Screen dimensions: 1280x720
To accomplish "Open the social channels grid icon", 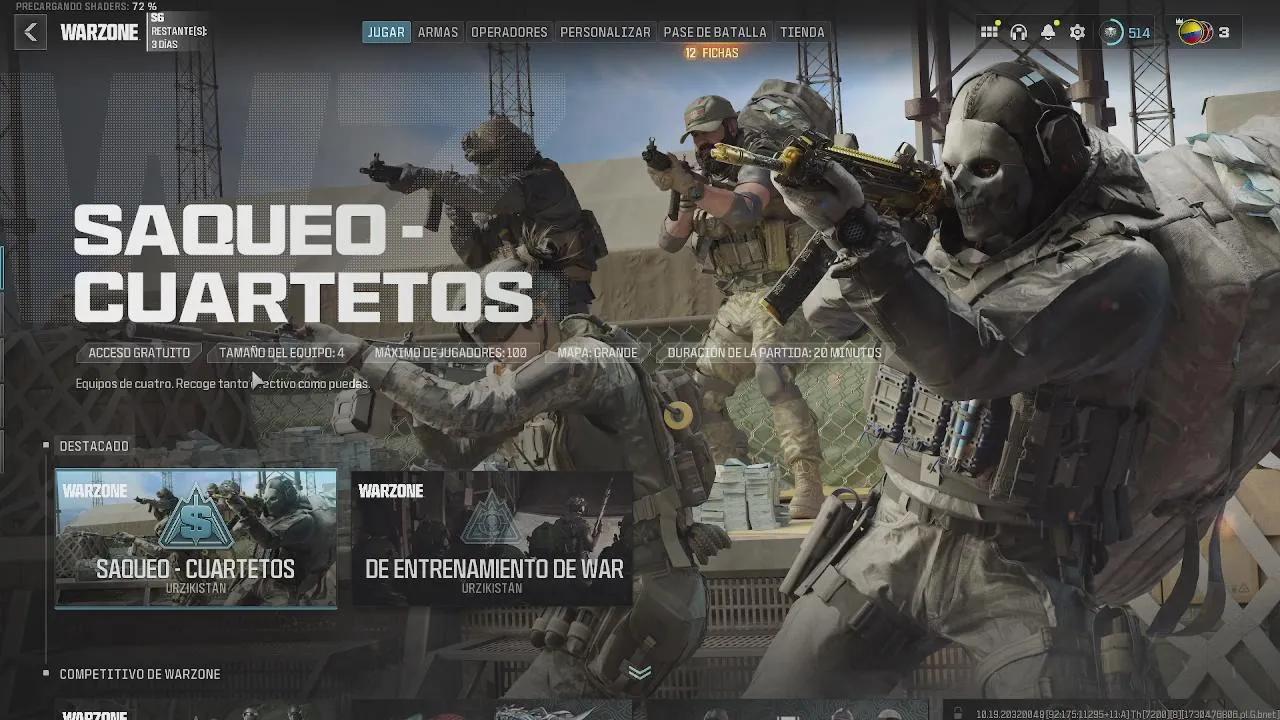I will coord(989,32).
